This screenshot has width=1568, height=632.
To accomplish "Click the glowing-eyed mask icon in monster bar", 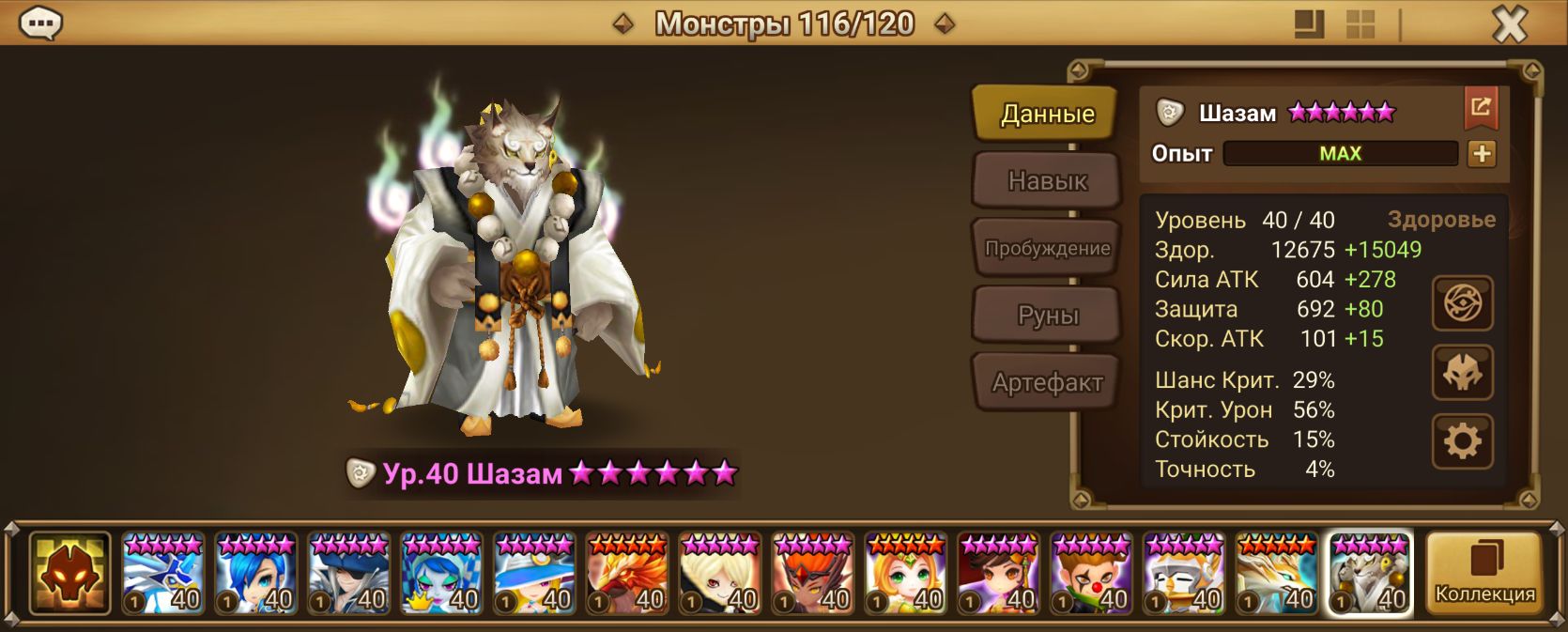I will pos(69,573).
